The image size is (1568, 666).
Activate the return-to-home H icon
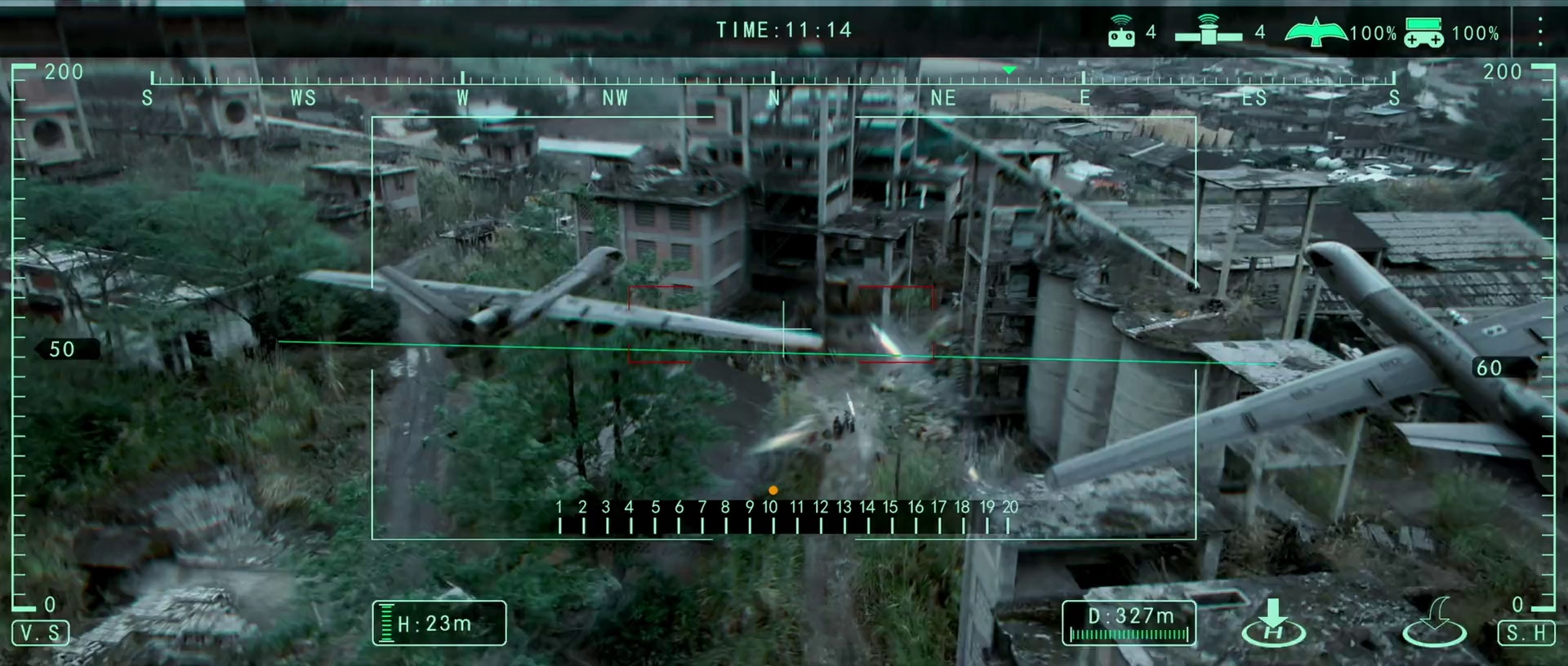point(1273,624)
